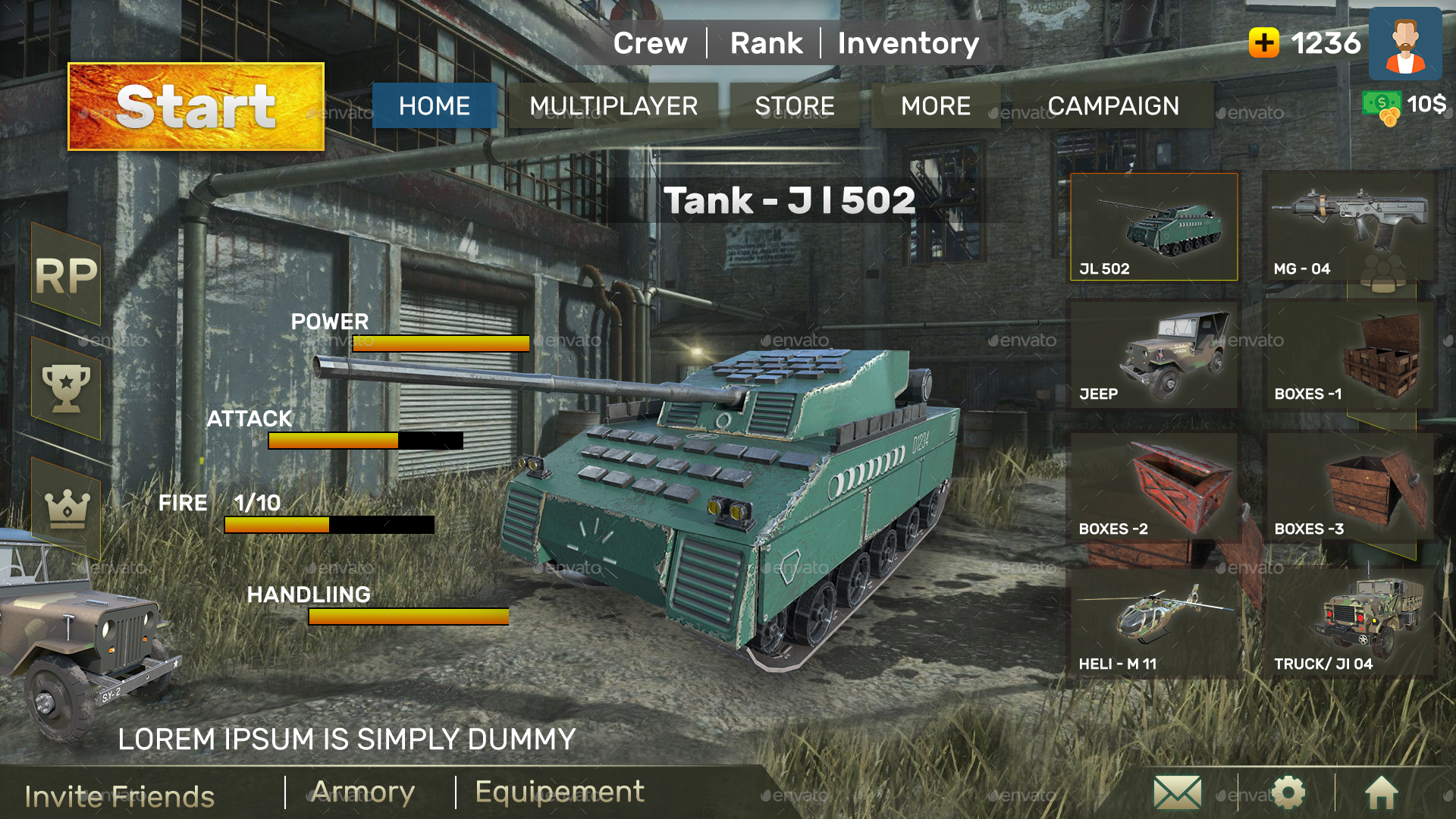Switch to the STORE tab
This screenshot has height=819, width=1456.
(794, 106)
